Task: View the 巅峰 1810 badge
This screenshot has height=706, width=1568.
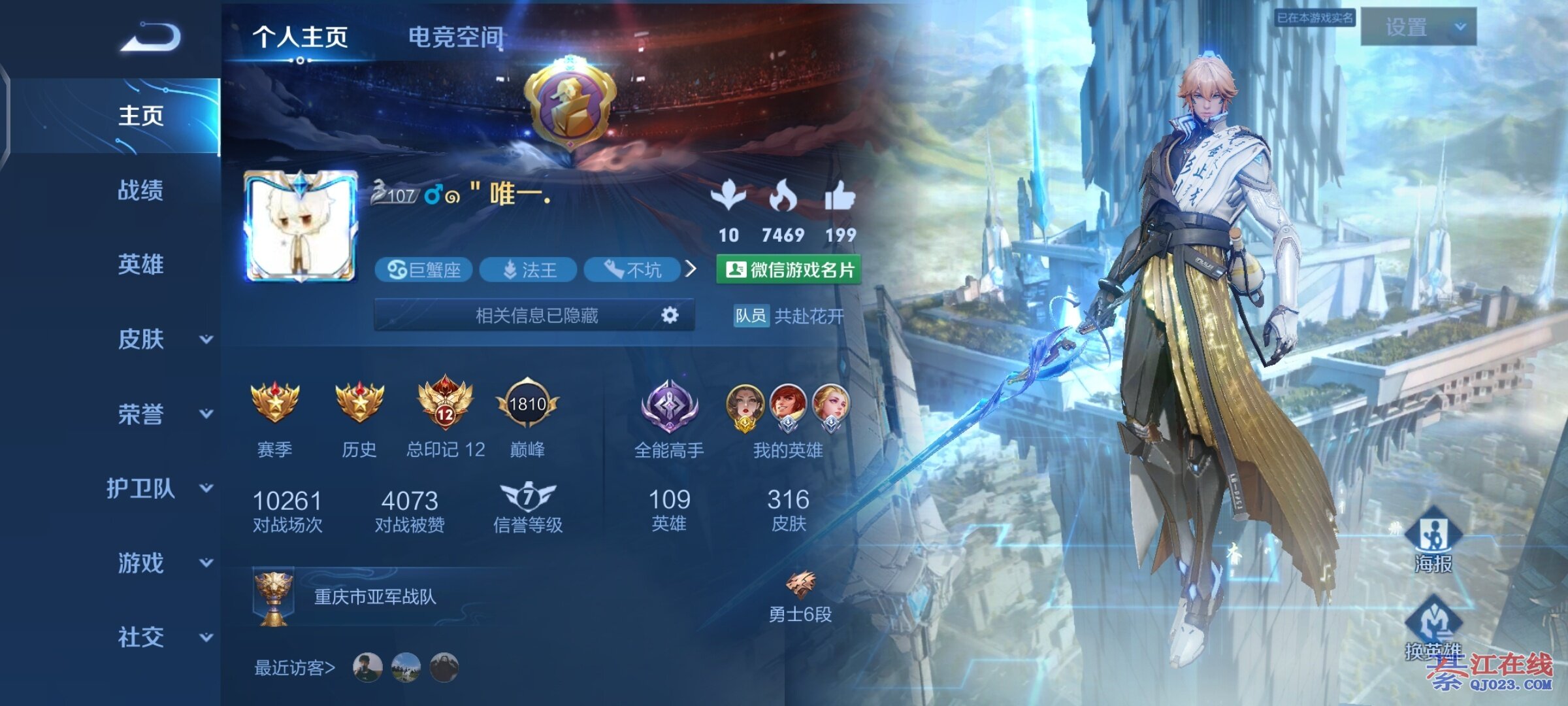Action: click(x=527, y=405)
